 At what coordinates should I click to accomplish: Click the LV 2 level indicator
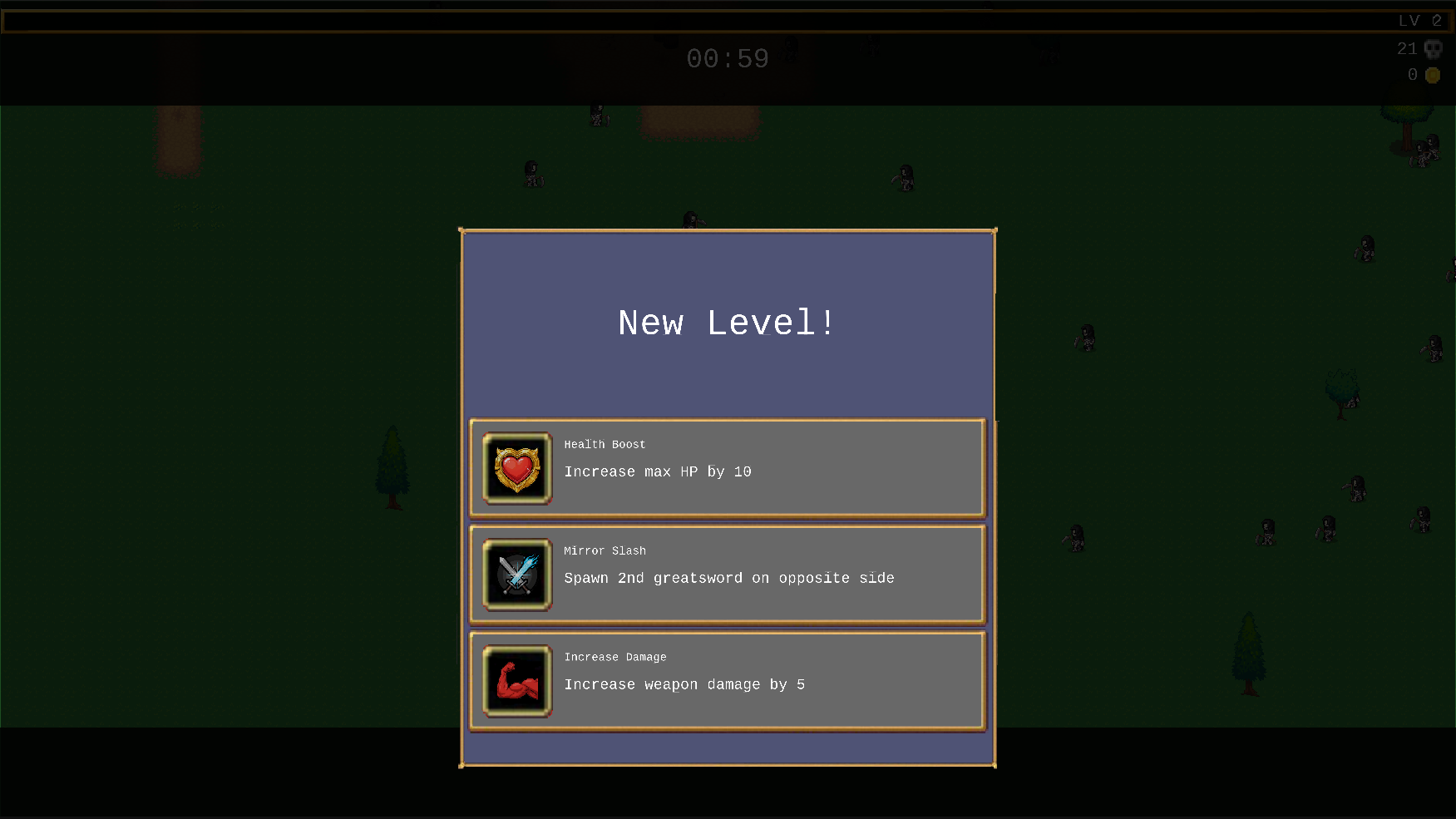1419,20
